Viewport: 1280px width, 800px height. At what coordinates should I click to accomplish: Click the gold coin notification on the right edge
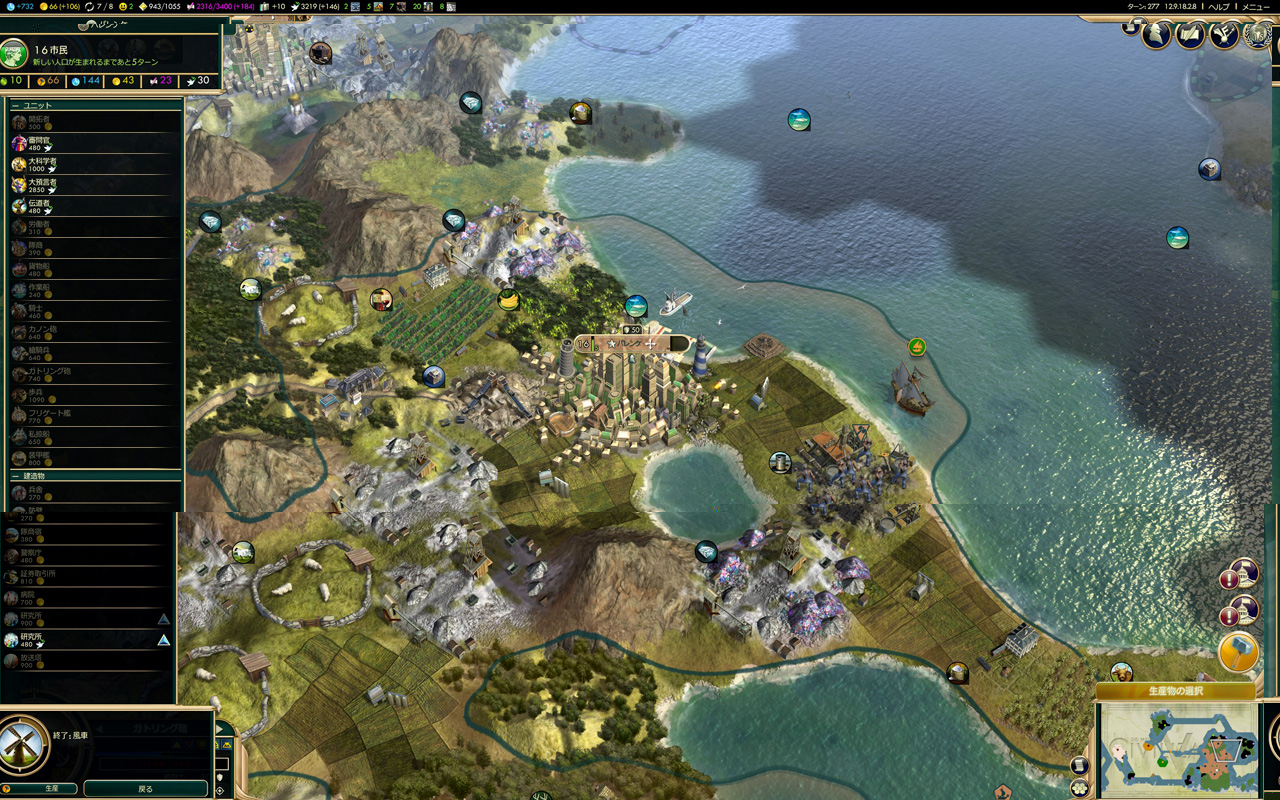click(x=1238, y=651)
